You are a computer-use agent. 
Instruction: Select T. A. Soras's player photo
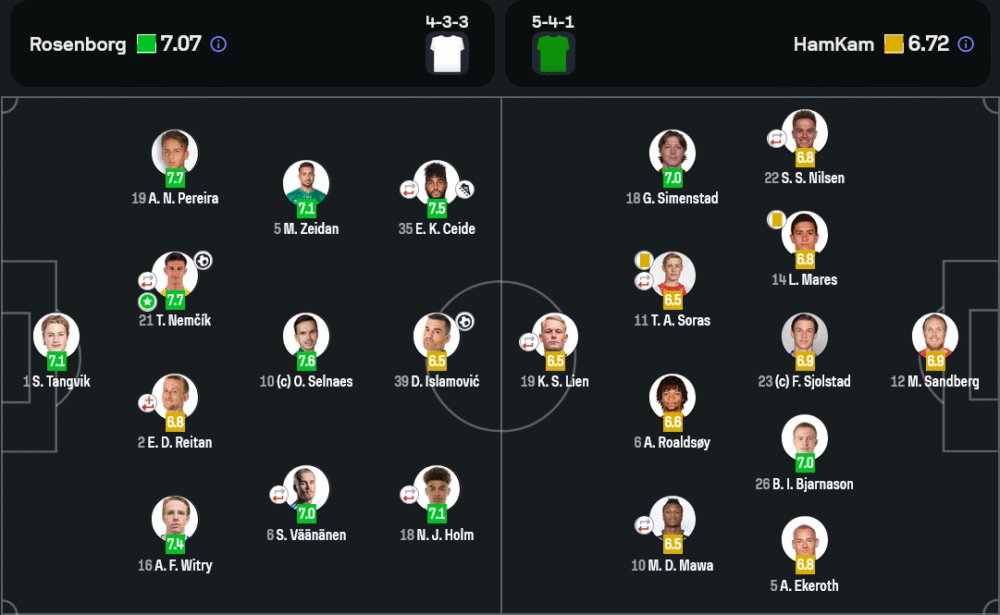[x=672, y=276]
